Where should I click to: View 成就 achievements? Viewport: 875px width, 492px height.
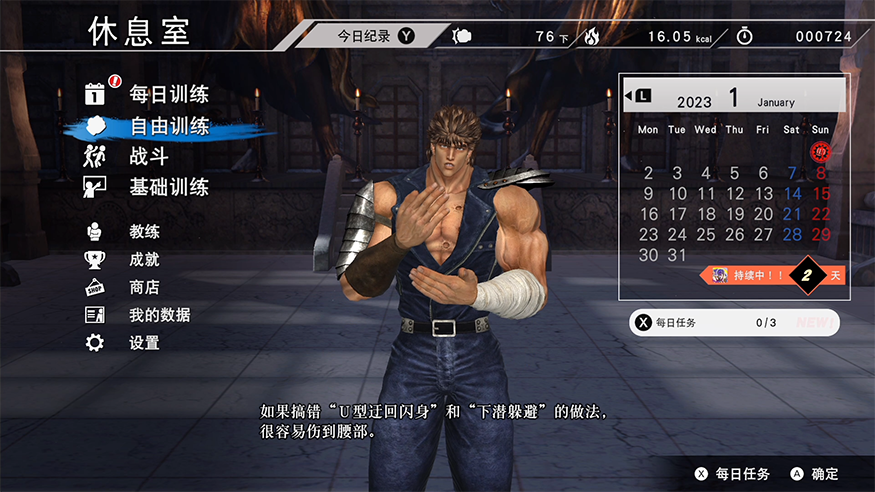144,259
